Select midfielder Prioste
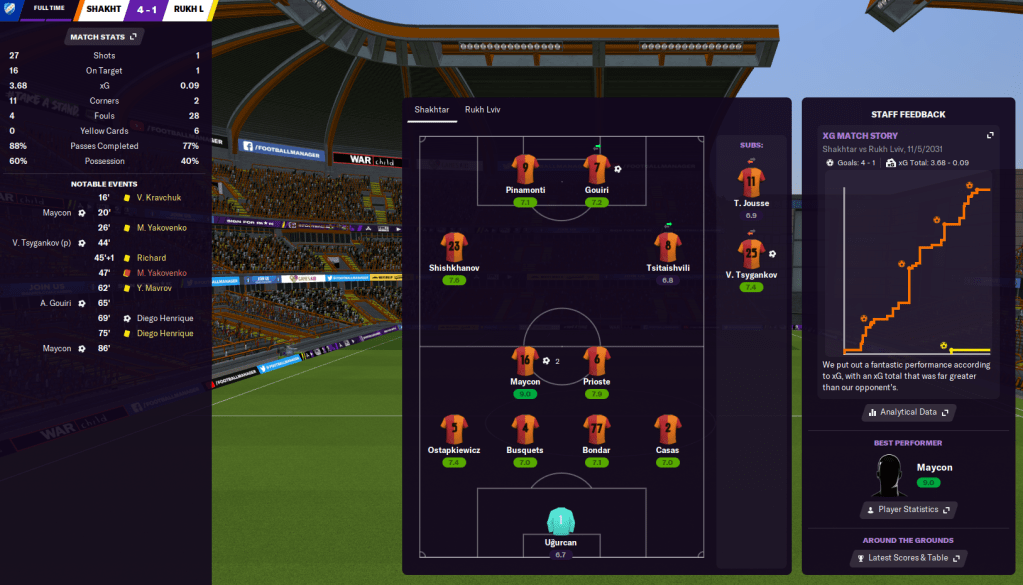Screen dimensions: 1023x585 [597, 361]
